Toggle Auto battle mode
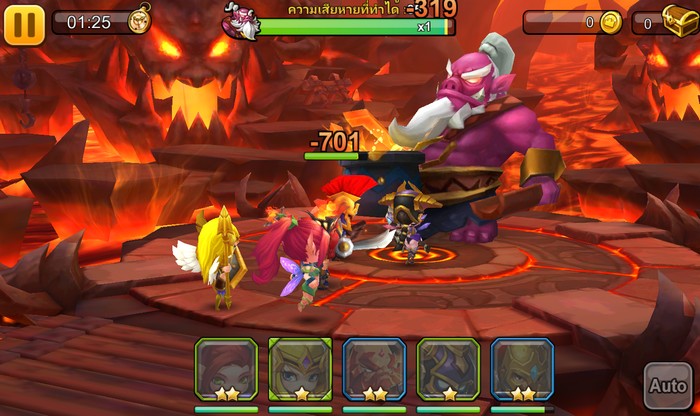The image size is (700, 416). point(666,384)
